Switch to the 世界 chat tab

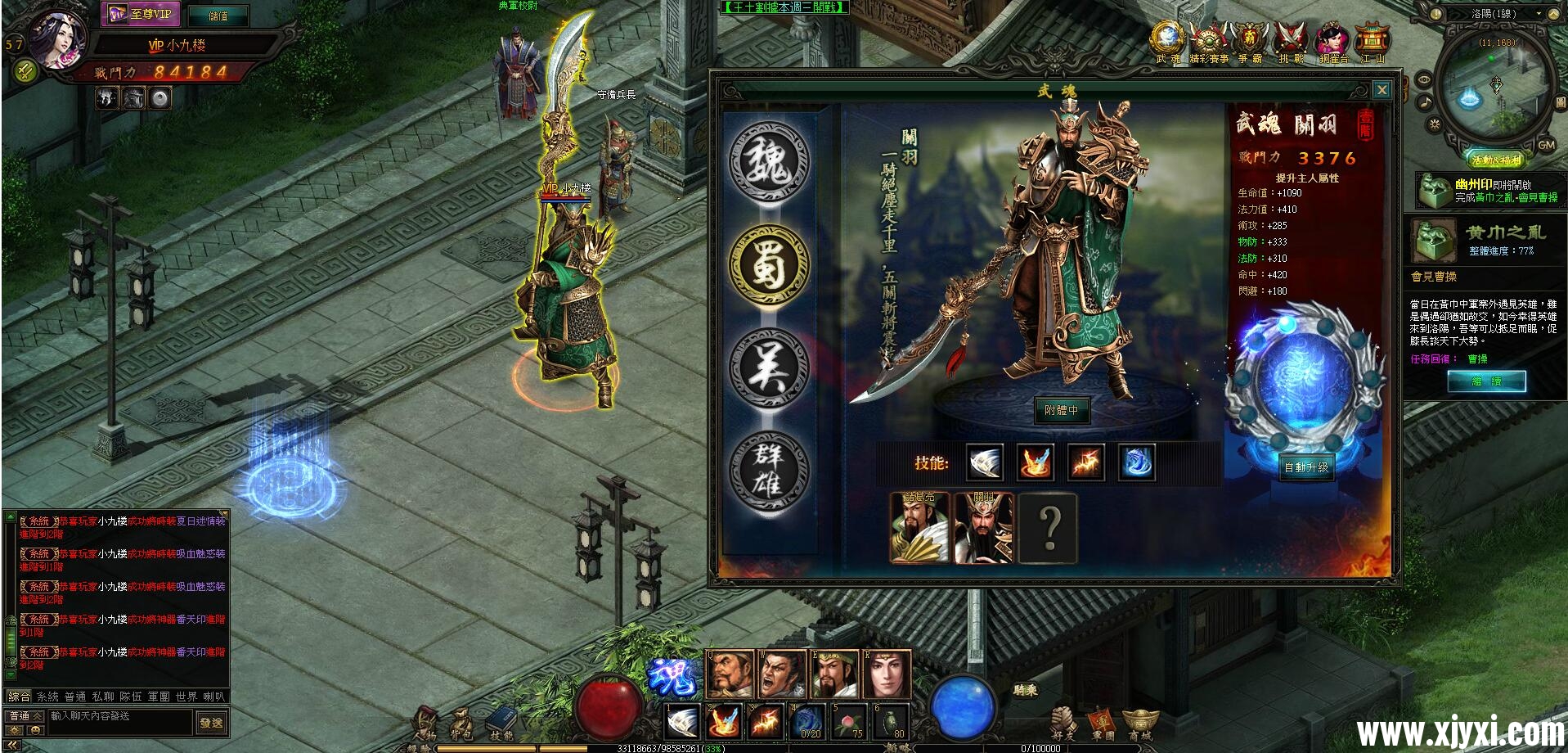coord(186,697)
